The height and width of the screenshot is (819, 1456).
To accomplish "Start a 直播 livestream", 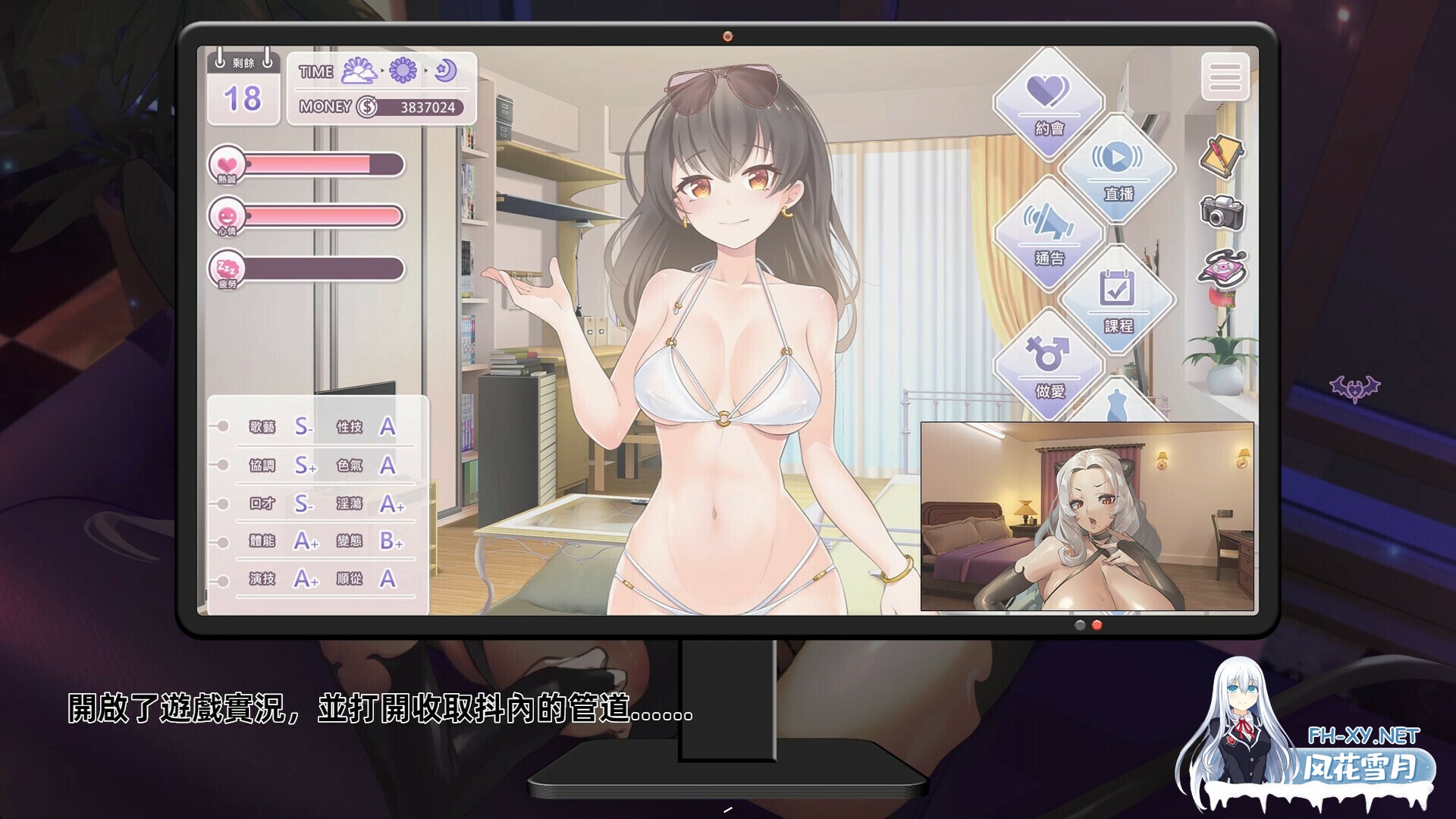I will coord(1118,168).
